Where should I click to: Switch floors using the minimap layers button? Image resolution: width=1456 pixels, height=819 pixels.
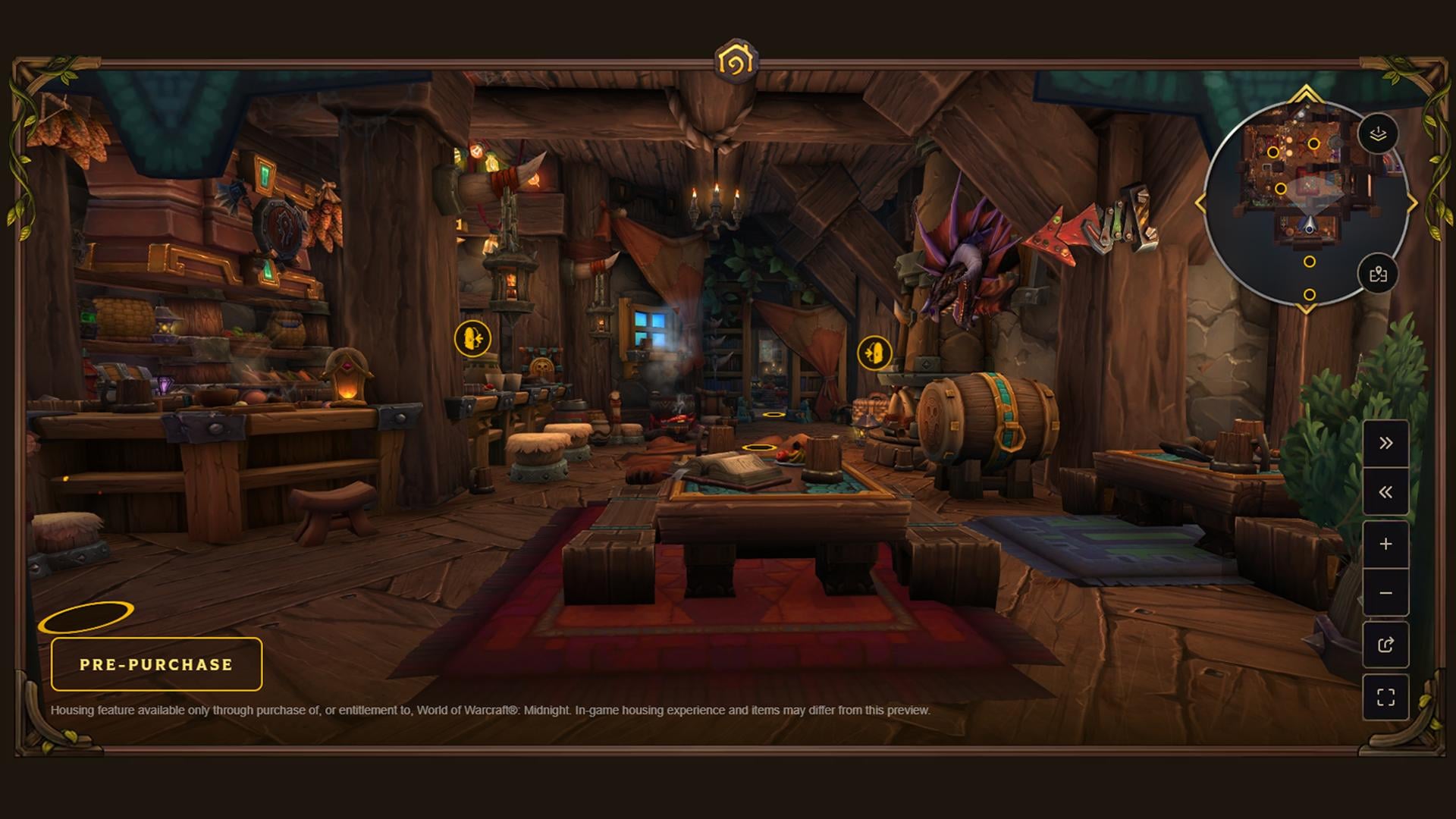click(x=1378, y=134)
